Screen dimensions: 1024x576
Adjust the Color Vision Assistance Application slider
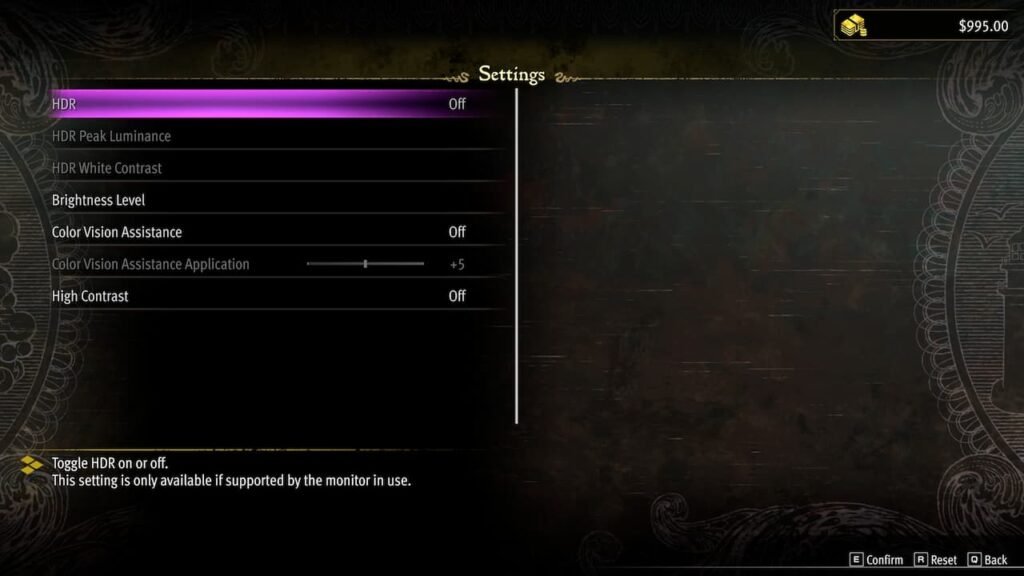tap(365, 264)
